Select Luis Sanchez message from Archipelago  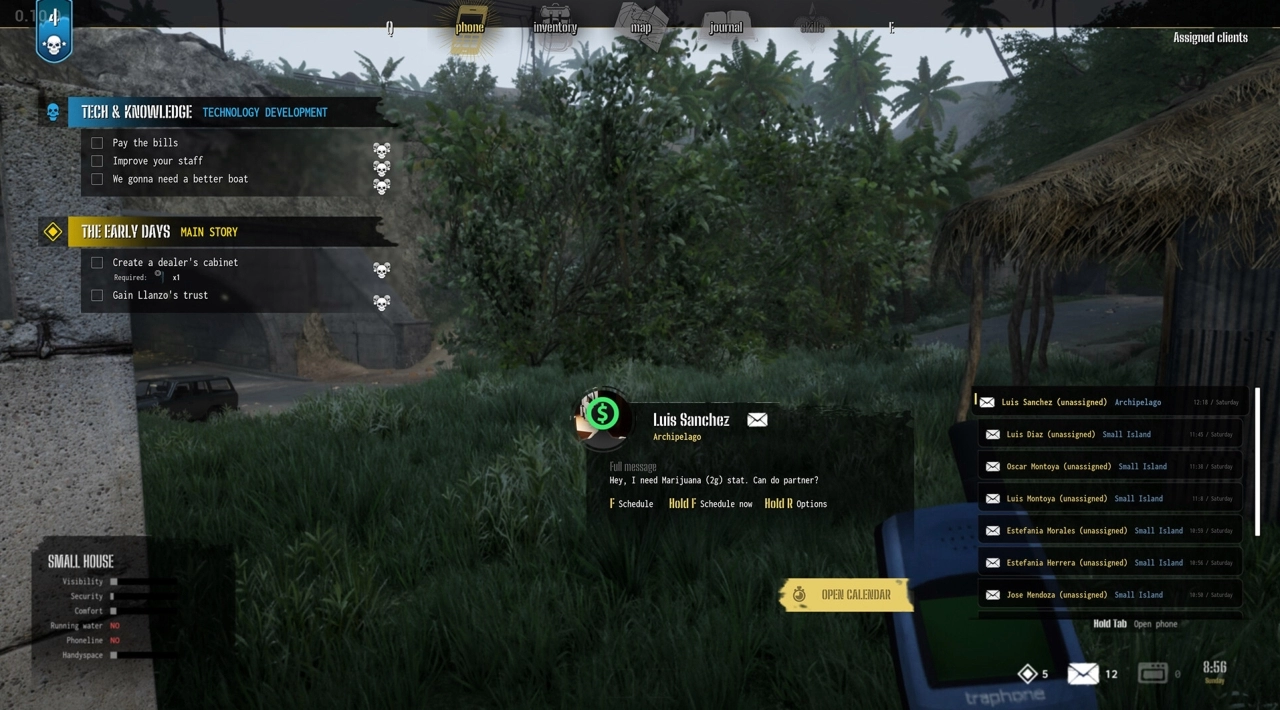pos(1109,402)
